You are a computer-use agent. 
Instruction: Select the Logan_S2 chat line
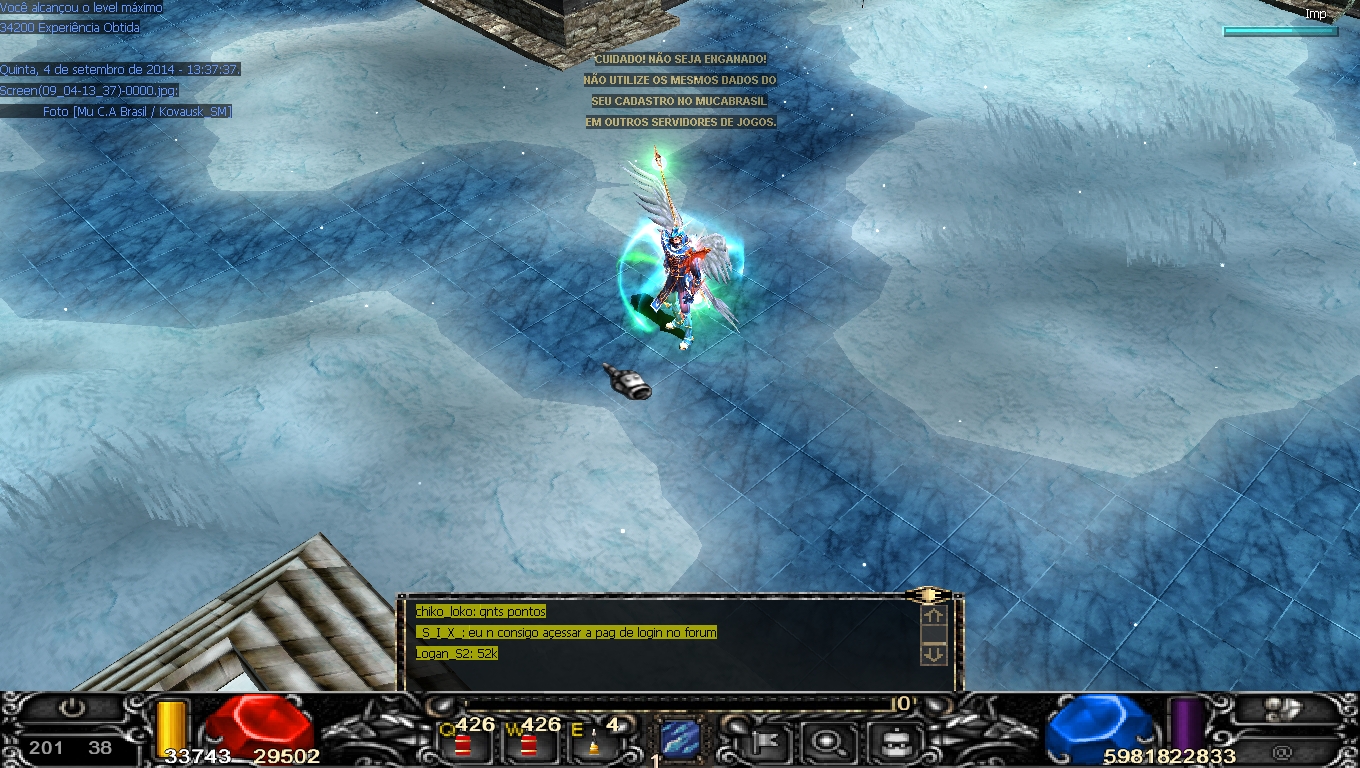457,654
